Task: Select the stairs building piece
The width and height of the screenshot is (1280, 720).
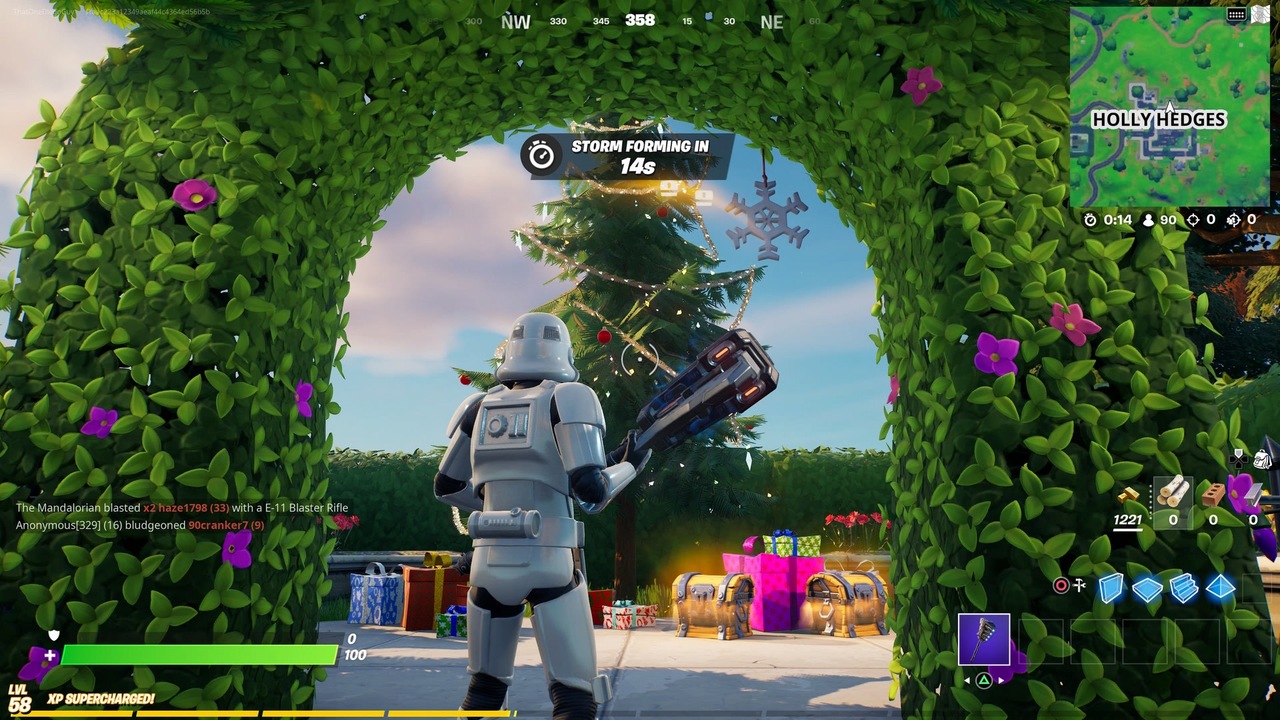Action: point(1184,588)
